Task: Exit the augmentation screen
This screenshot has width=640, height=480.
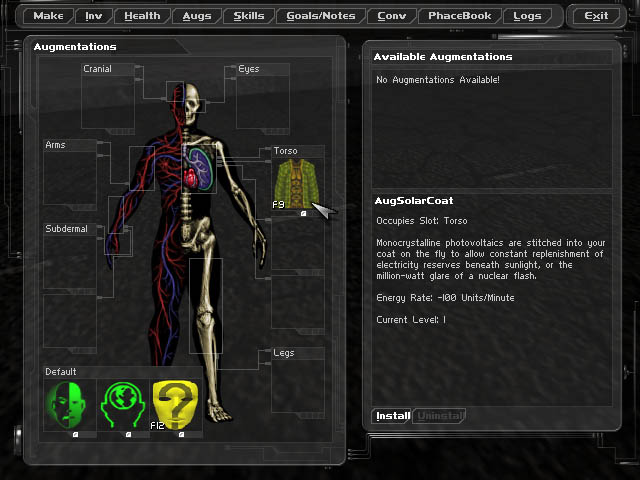Action: tap(596, 16)
